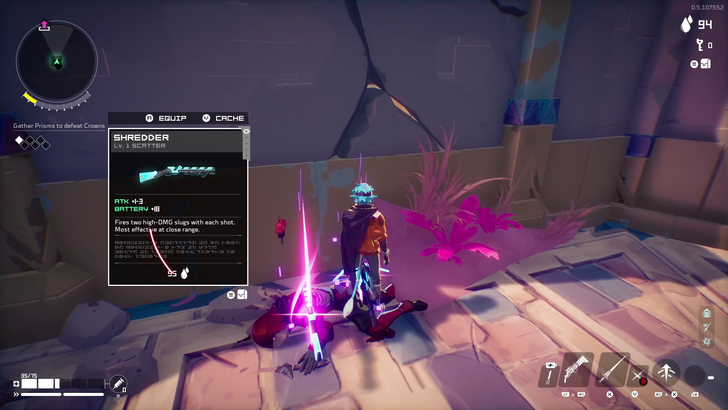Image resolution: width=728 pixels, height=410 pixels.
Task: Select the battery tool slot
Action: [x=549, y=375]
